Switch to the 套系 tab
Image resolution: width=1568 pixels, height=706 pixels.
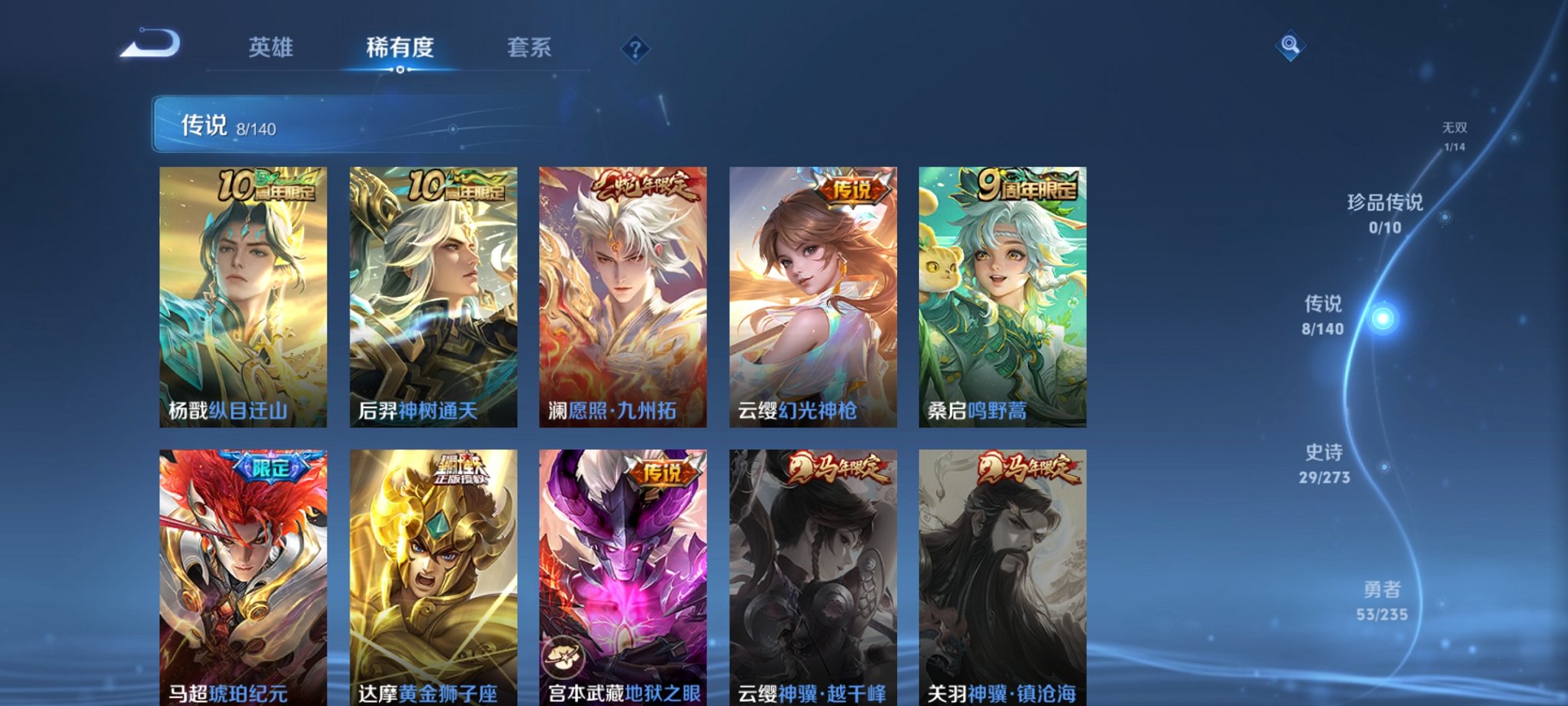[x=530, y=47]
